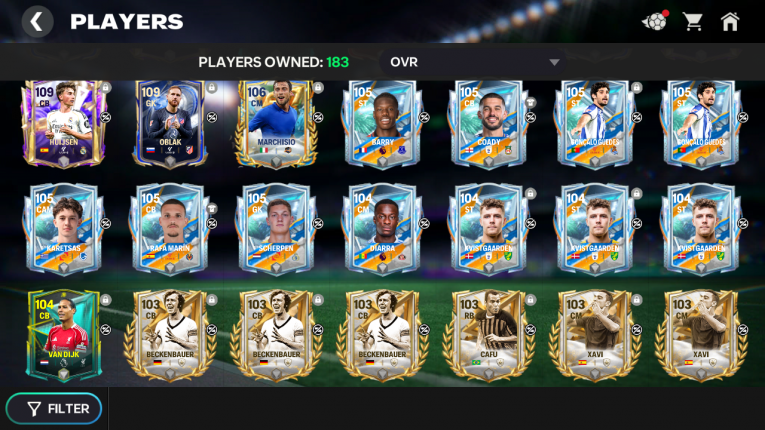The width and height of the screenshot is (765, 430).
Task: Select the Van Dijk card
Action: pos(63,334)
